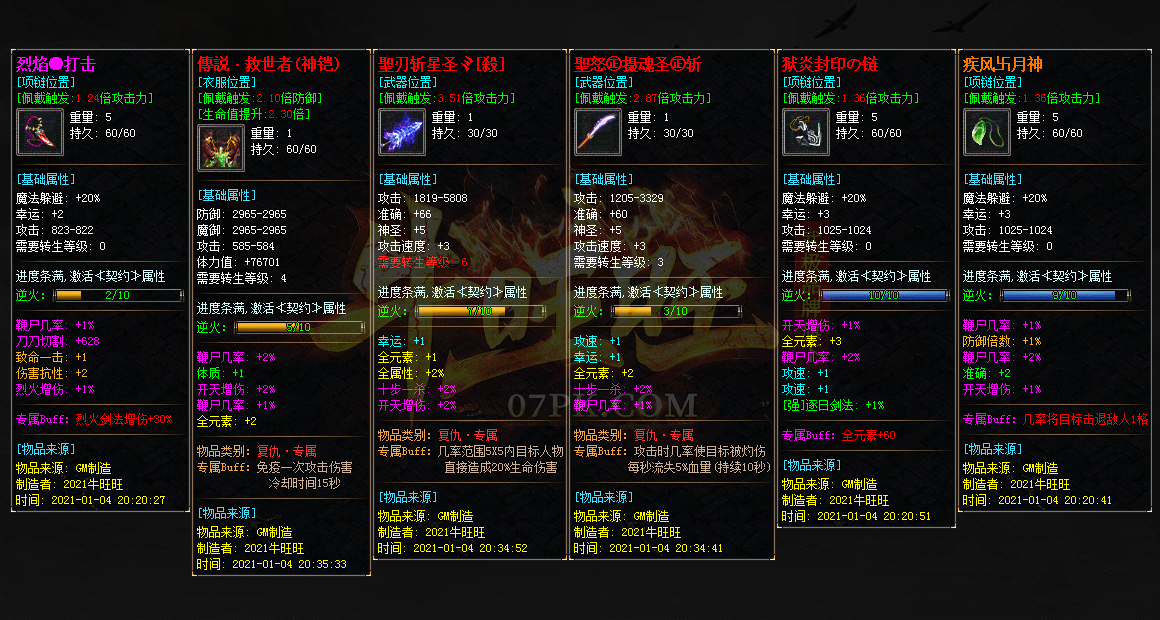Click the 传说·救世者 armor icon

[x=221, y=147]
